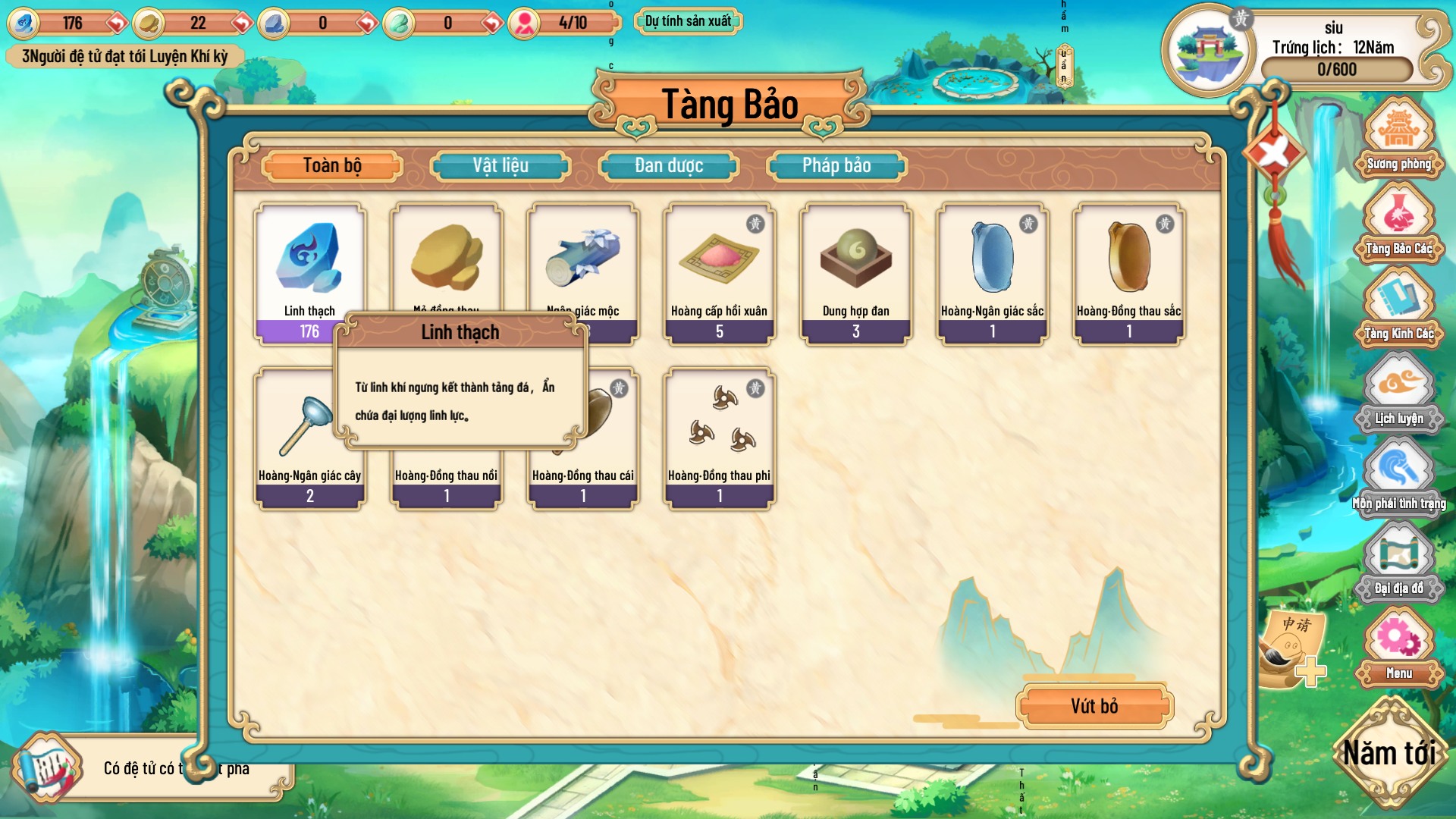Switch to the Pháp bảo tab

tap(836, 165)
